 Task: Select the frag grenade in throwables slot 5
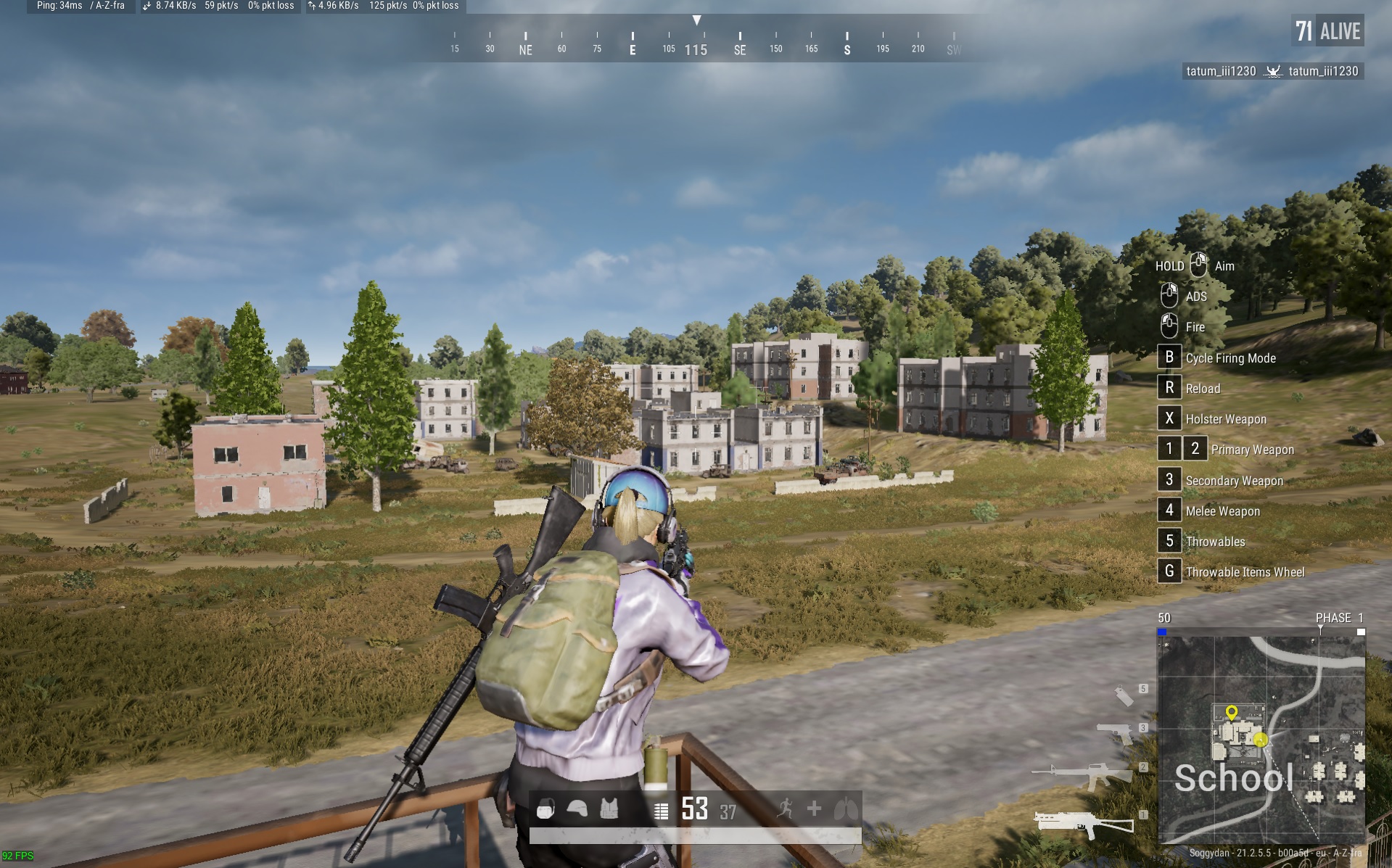coord(1123,697)
